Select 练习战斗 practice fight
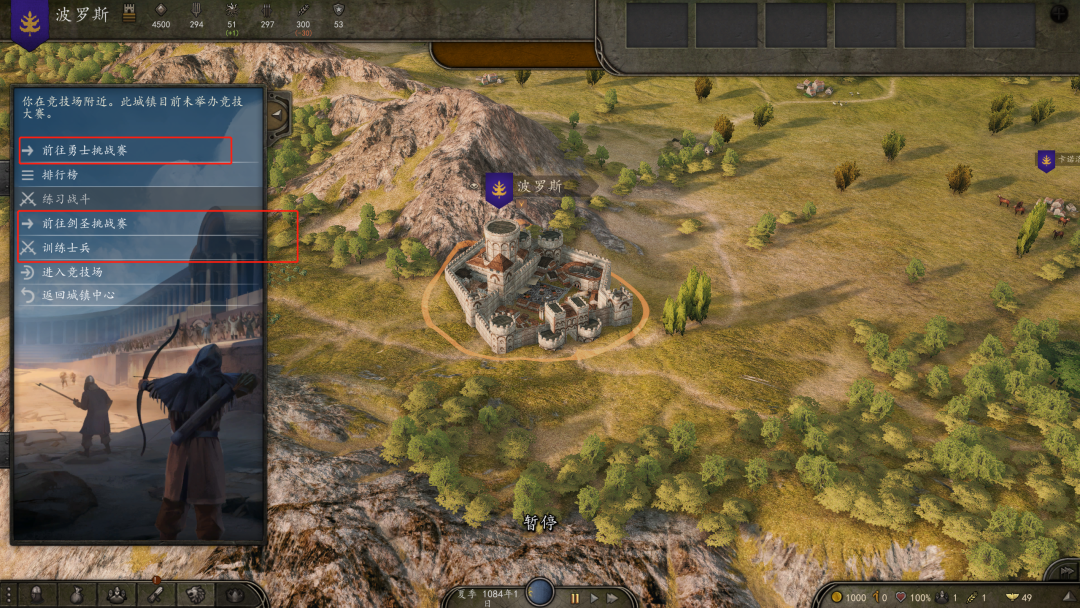The image size is (1080, 608). [66, 199]
